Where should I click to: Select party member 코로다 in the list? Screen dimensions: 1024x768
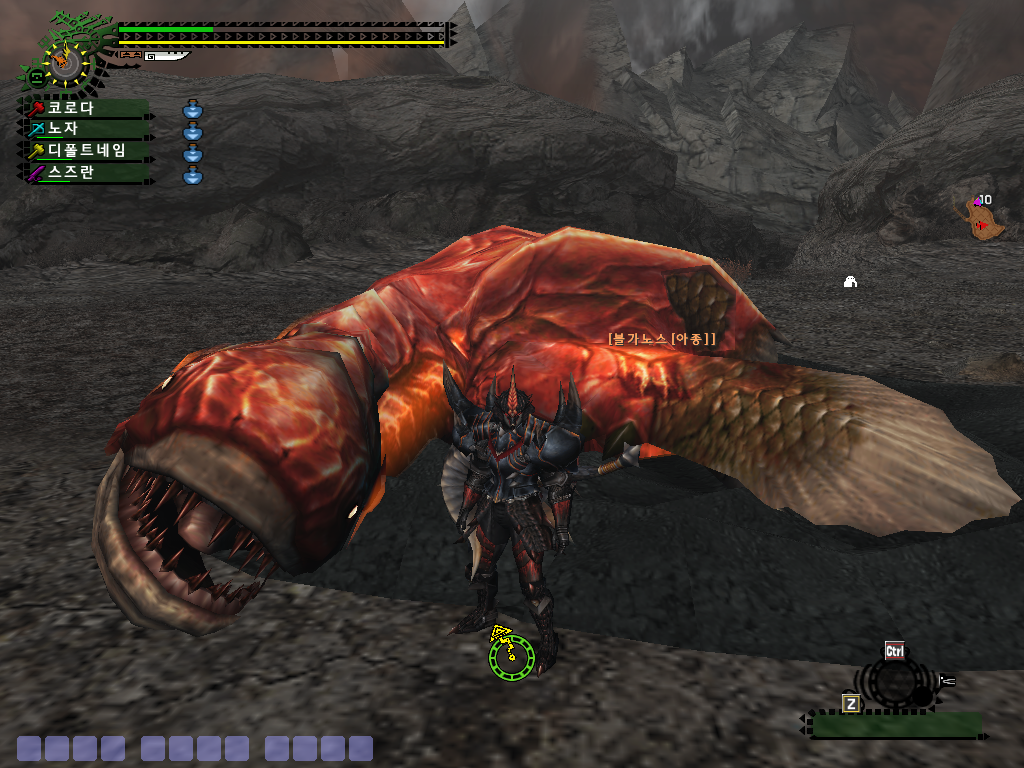[85, 108]
